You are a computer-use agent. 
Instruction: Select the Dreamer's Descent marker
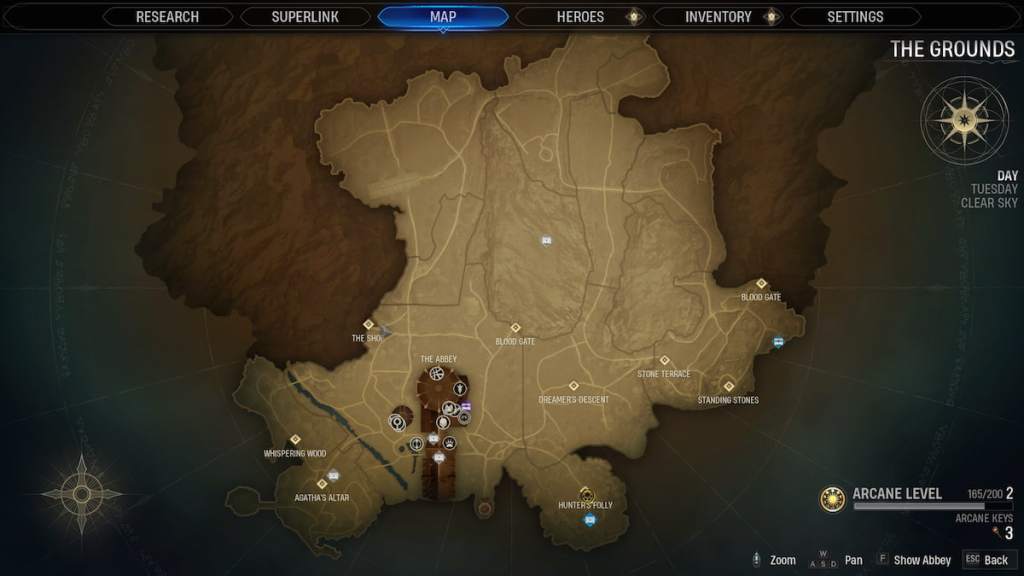click(574, 386)
